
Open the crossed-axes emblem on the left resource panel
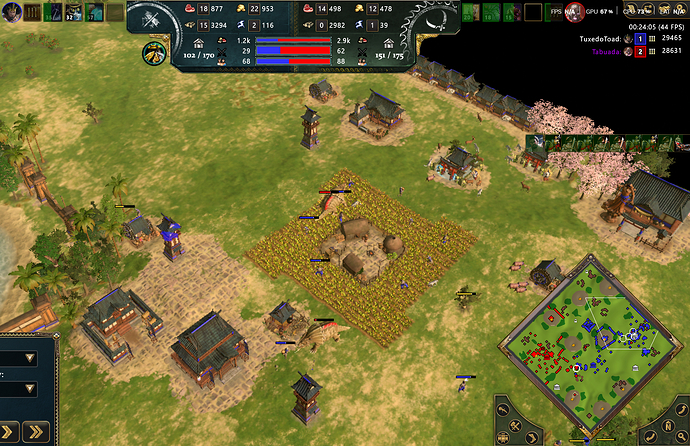coord(154,20)
